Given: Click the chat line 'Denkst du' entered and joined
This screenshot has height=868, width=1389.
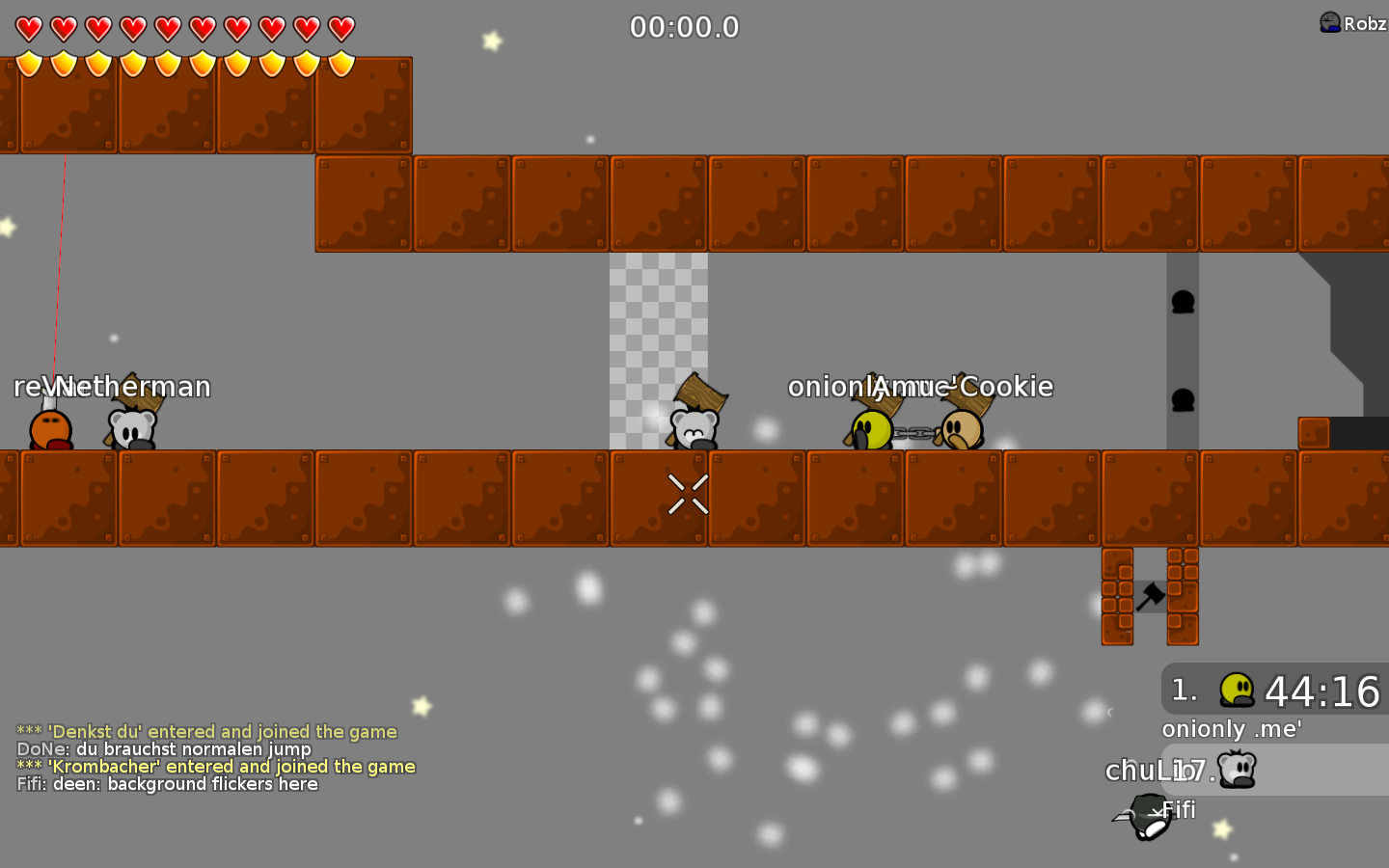Looking at the screenshot, I should coord(206,731).
